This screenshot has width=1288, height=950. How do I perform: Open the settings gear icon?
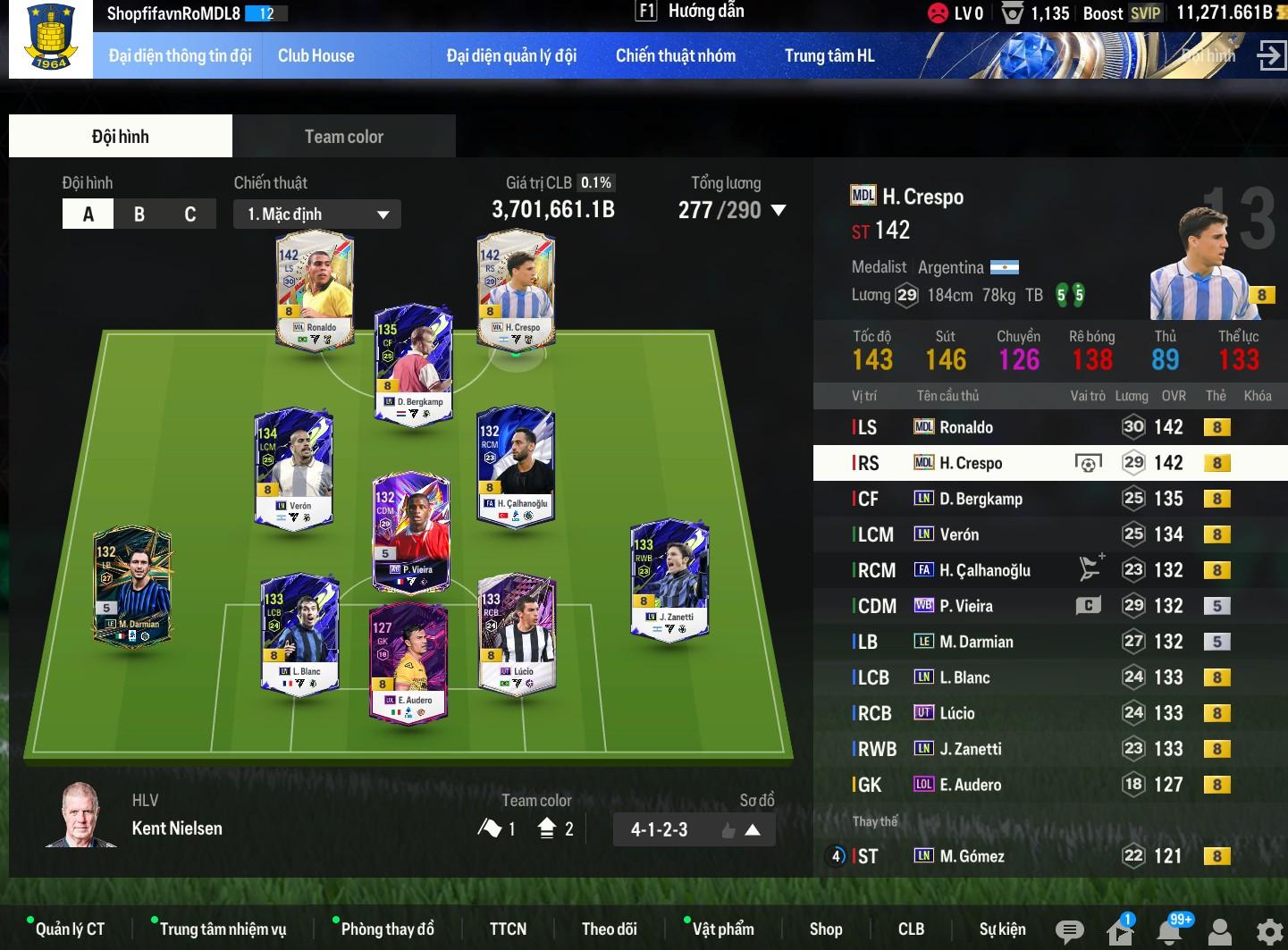pos(1268,931)
